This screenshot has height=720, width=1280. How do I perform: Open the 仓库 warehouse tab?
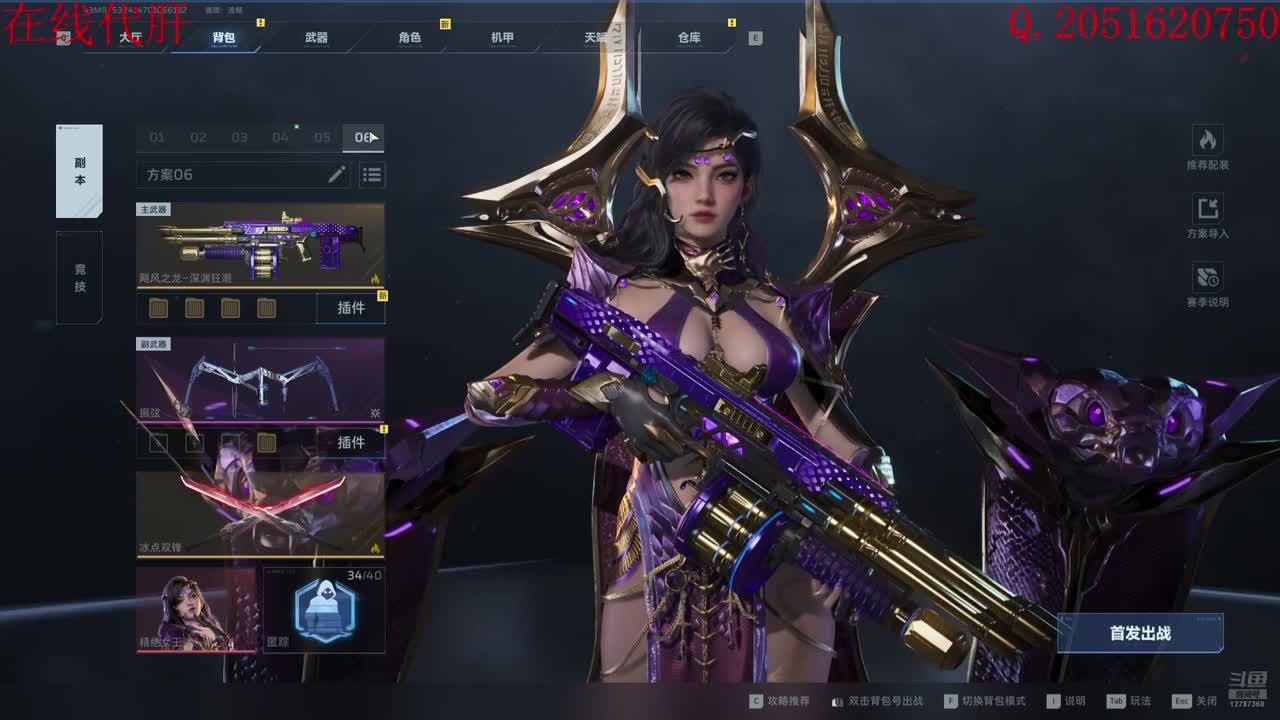click(x=689, y=38)
